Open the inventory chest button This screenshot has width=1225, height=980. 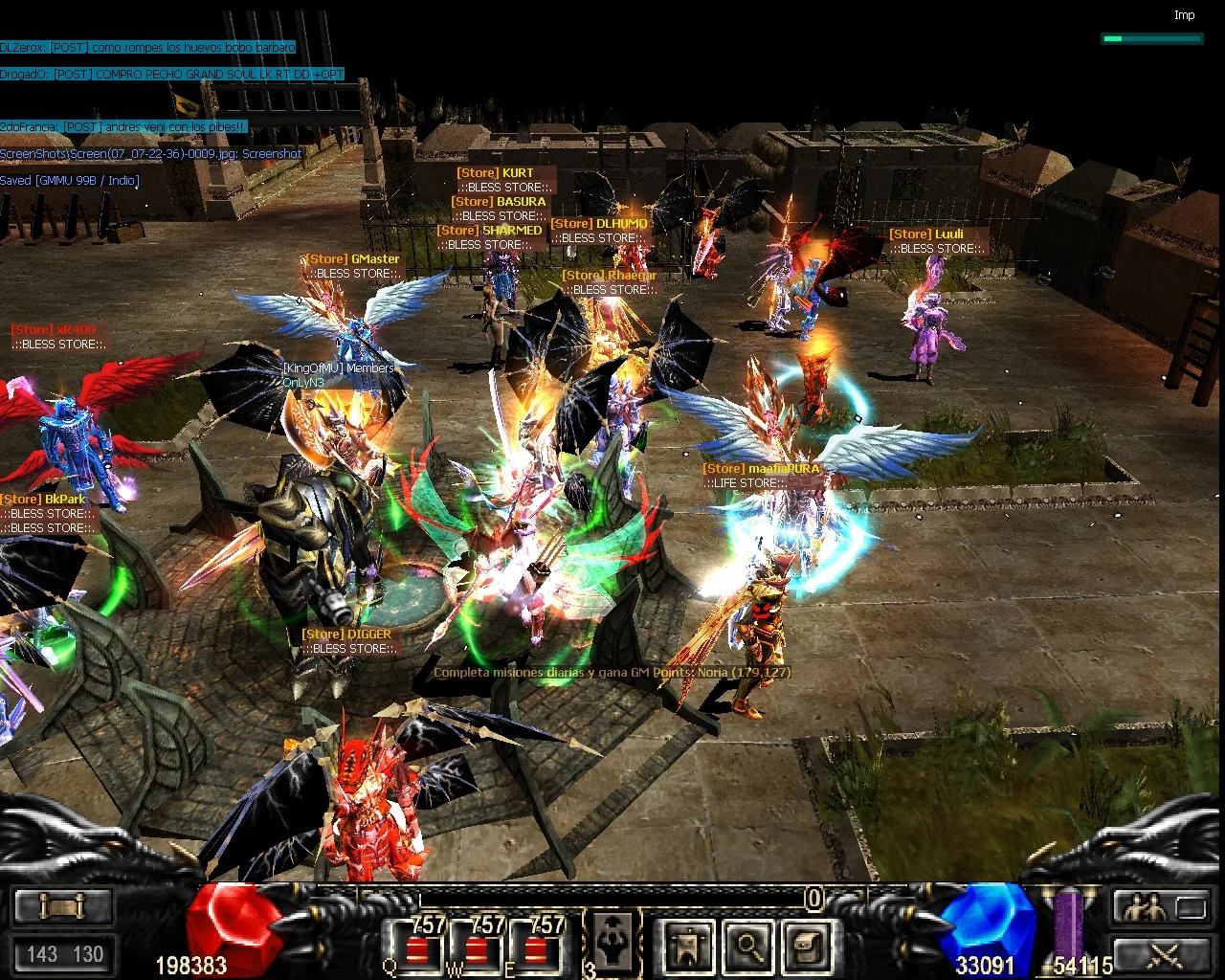click(x=807, y=946)
